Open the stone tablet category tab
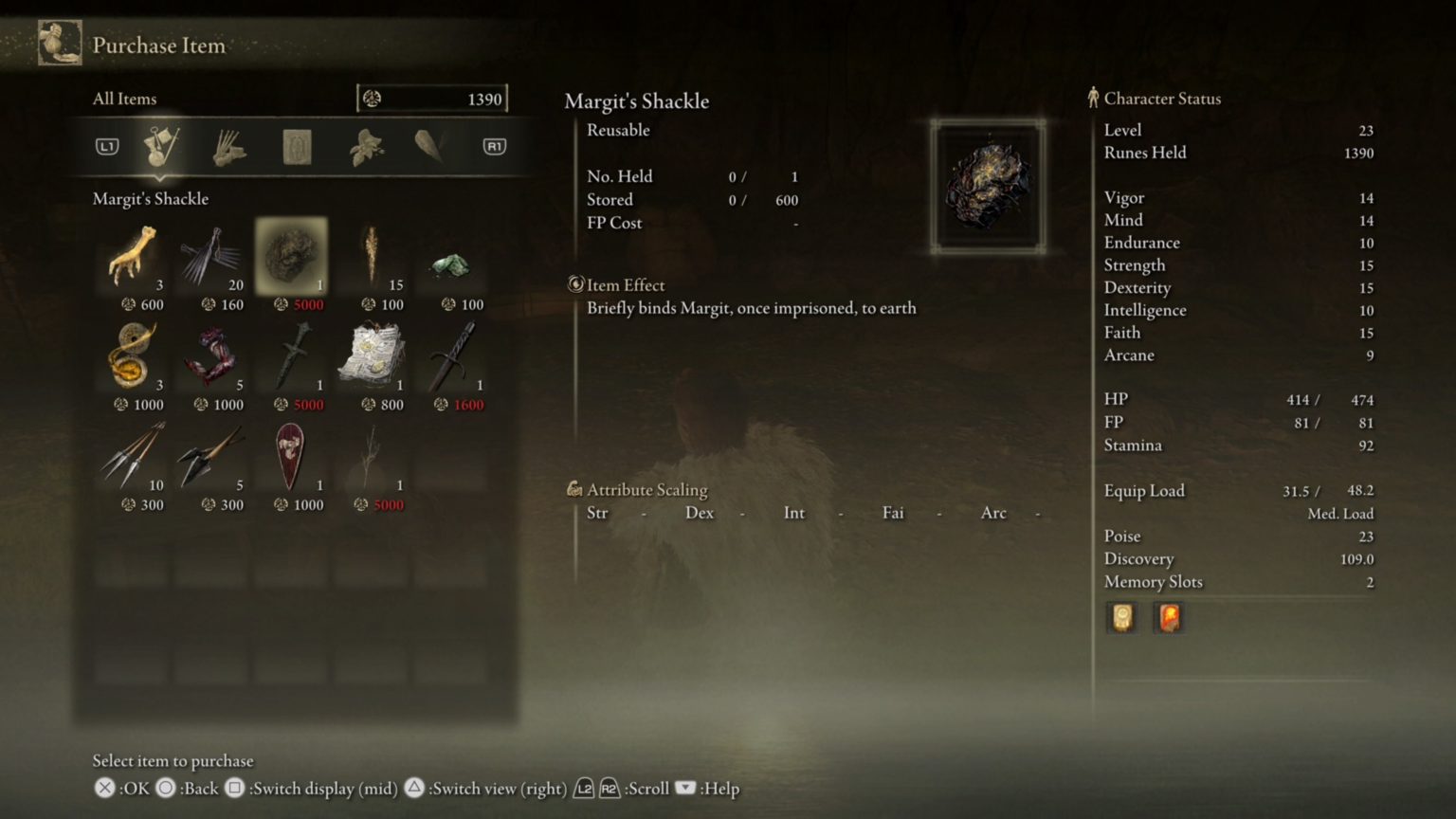Viewport: 1456px width, 819px height. [x=296, y=147]
